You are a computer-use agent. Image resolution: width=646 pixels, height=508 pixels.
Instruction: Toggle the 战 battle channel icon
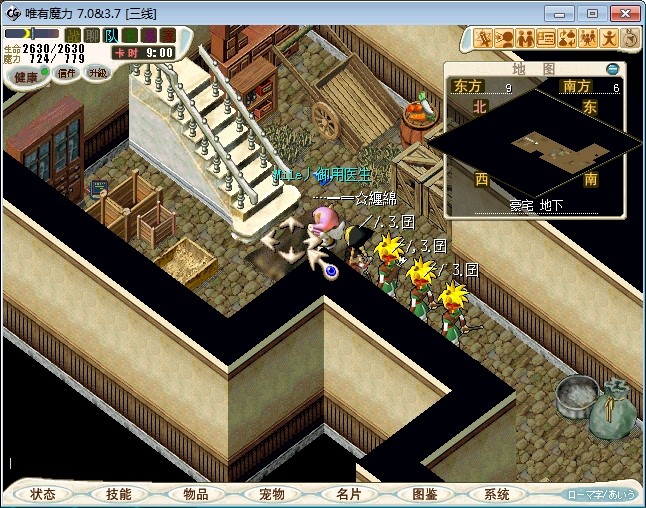coord(73,36)
